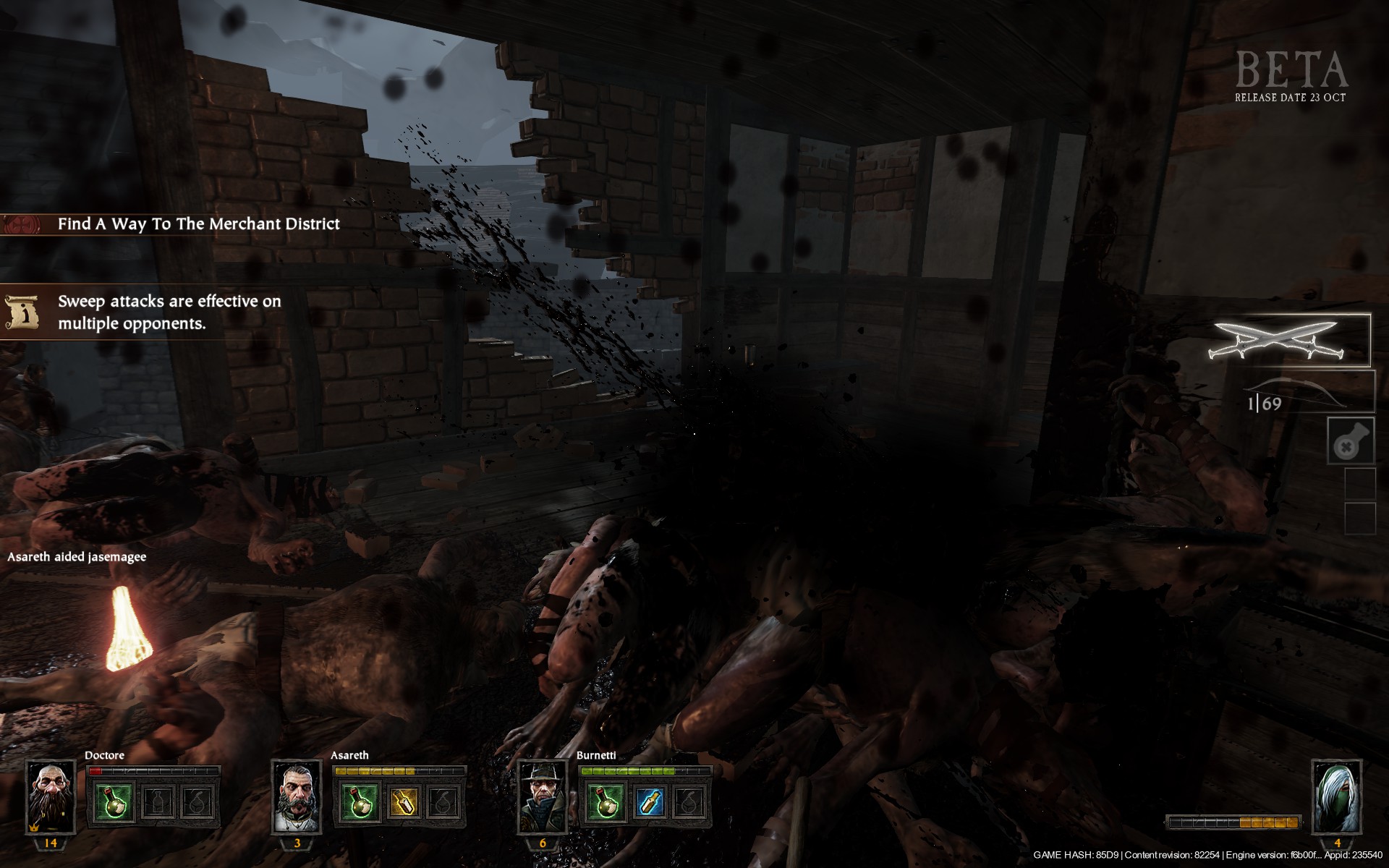Click the hooded elf player portrait
1389x868 pixels.
[x=1336, y=797]
